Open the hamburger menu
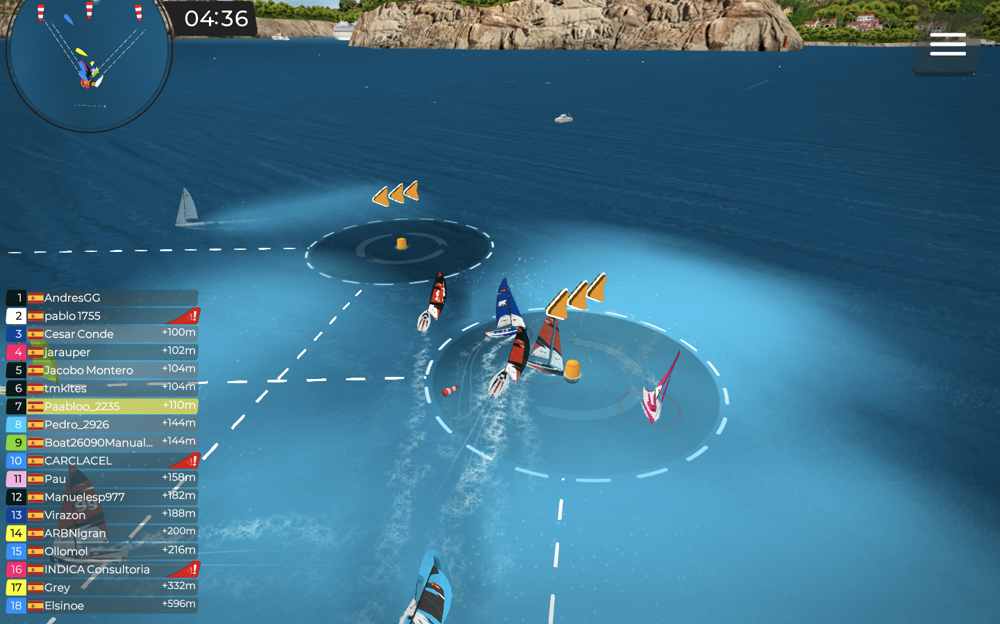Image resolution: width=1000 pixels, height=624 pixels. pyautogui.click(x=947, y=45)
